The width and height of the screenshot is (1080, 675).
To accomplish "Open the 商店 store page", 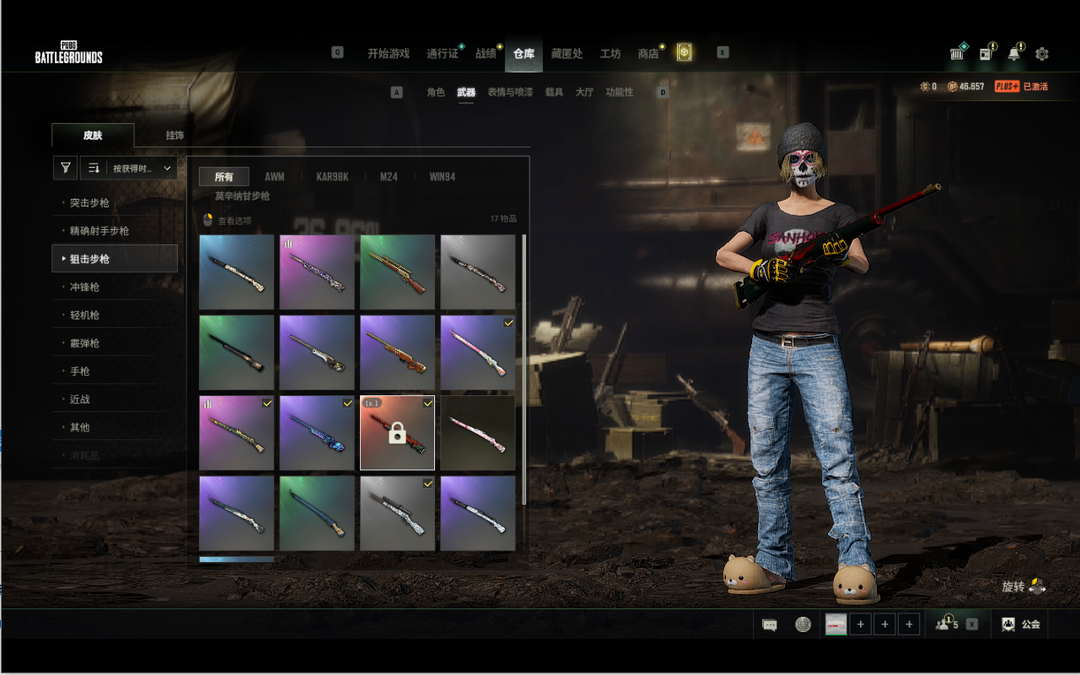I will point(648,54).
